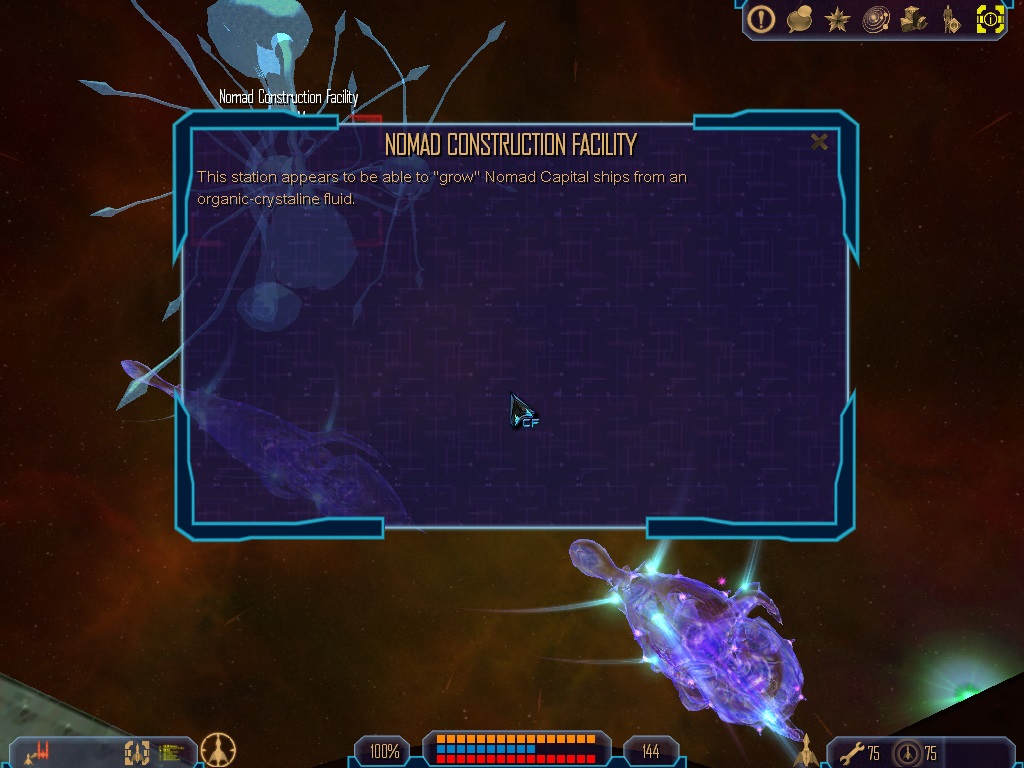Close the Nomad Construction Facility info window
Image resolution: width=1024 pixels, height=768 pixels.
click(819, 142)
